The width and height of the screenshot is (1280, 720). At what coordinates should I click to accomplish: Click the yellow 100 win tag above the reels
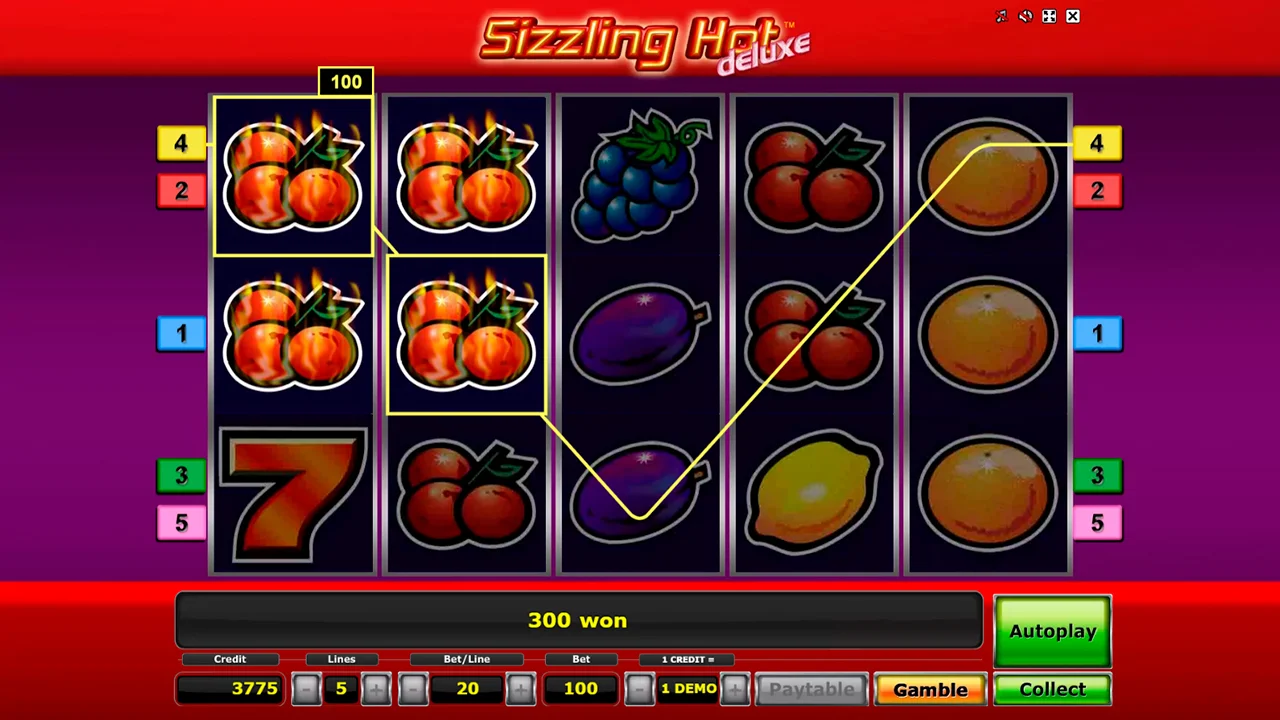345,81
